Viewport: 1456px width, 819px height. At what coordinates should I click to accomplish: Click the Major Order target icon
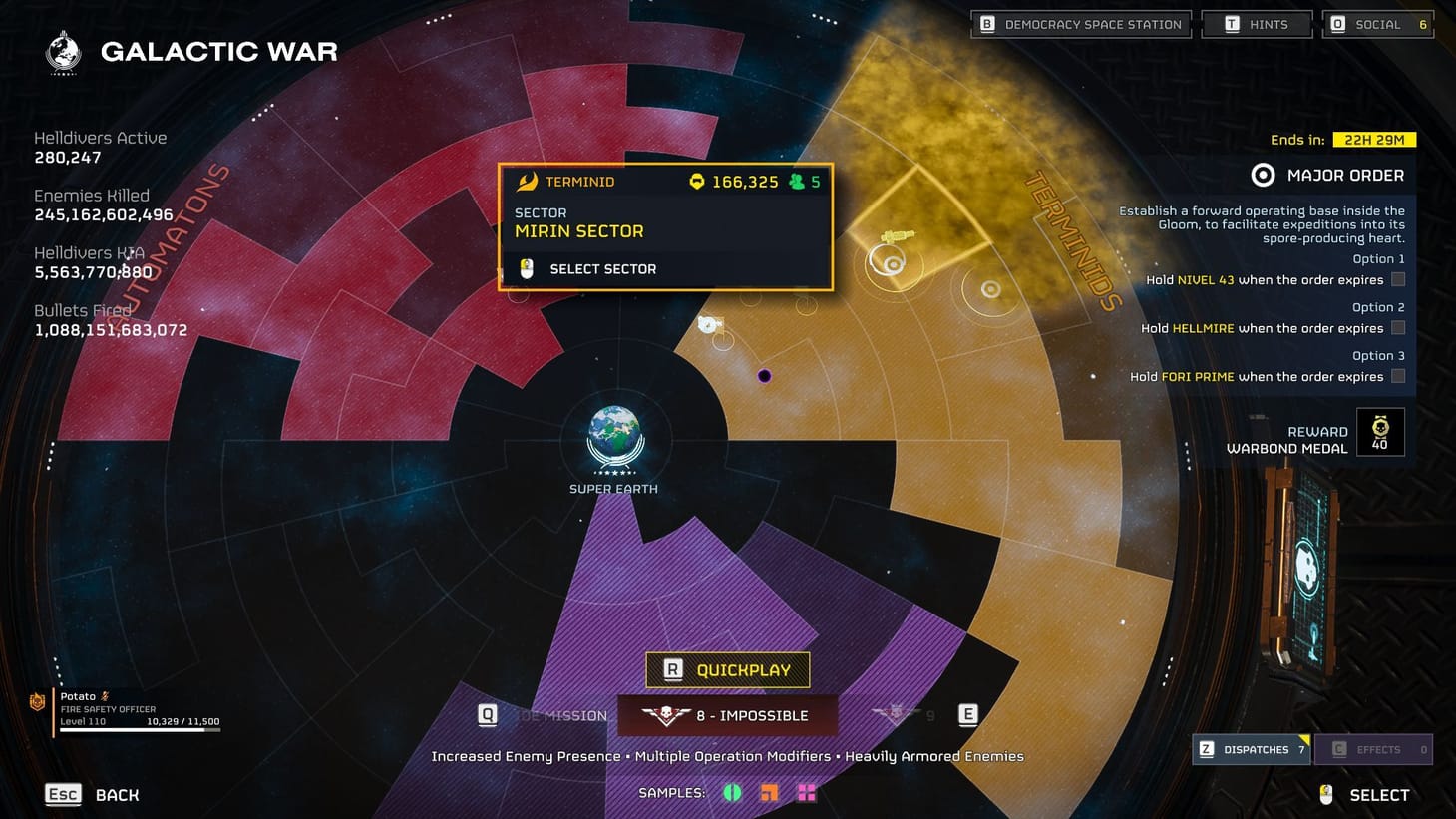(x=1263, y=175)
